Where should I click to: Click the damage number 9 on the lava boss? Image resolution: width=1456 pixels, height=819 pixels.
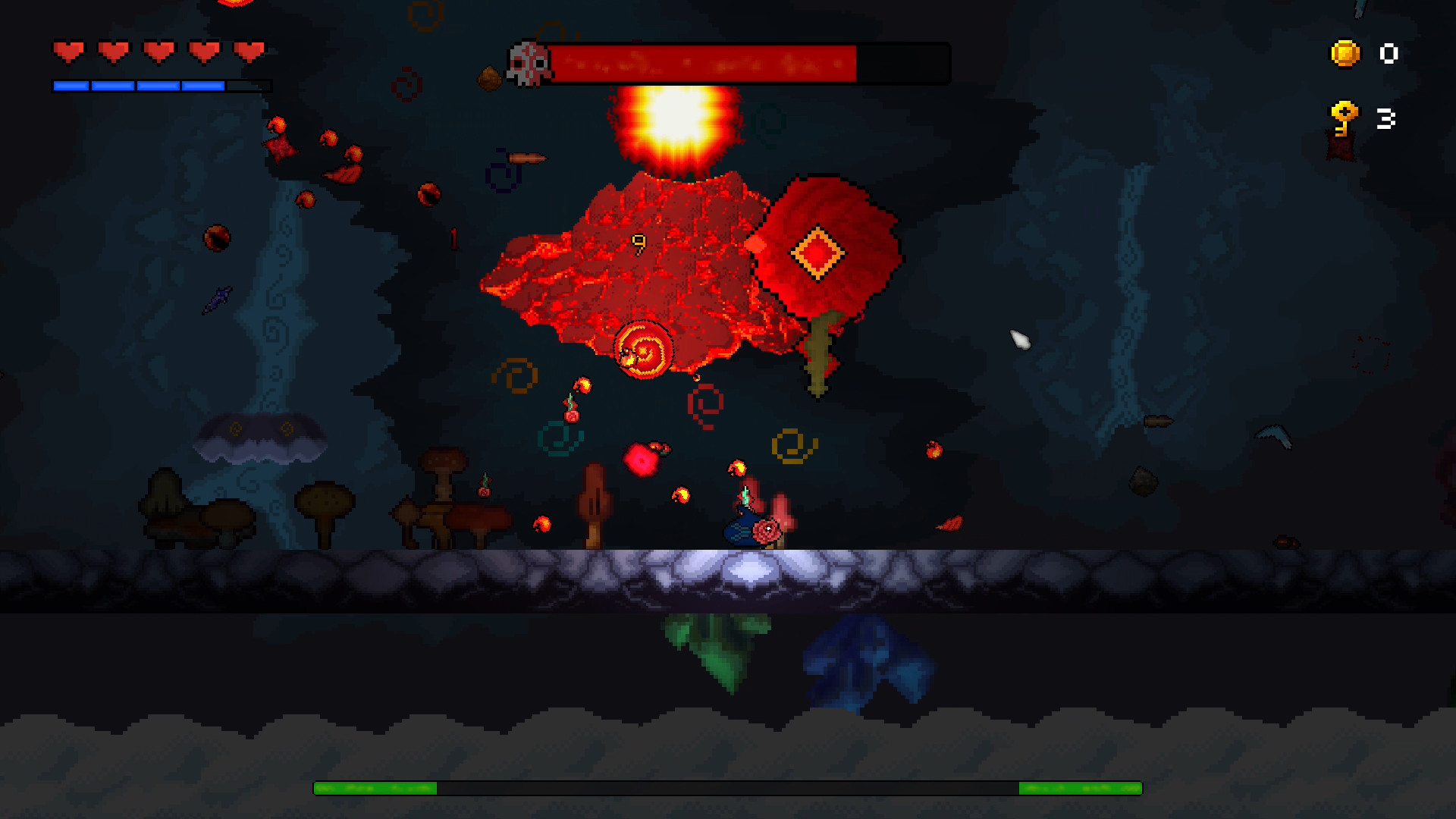639,244
